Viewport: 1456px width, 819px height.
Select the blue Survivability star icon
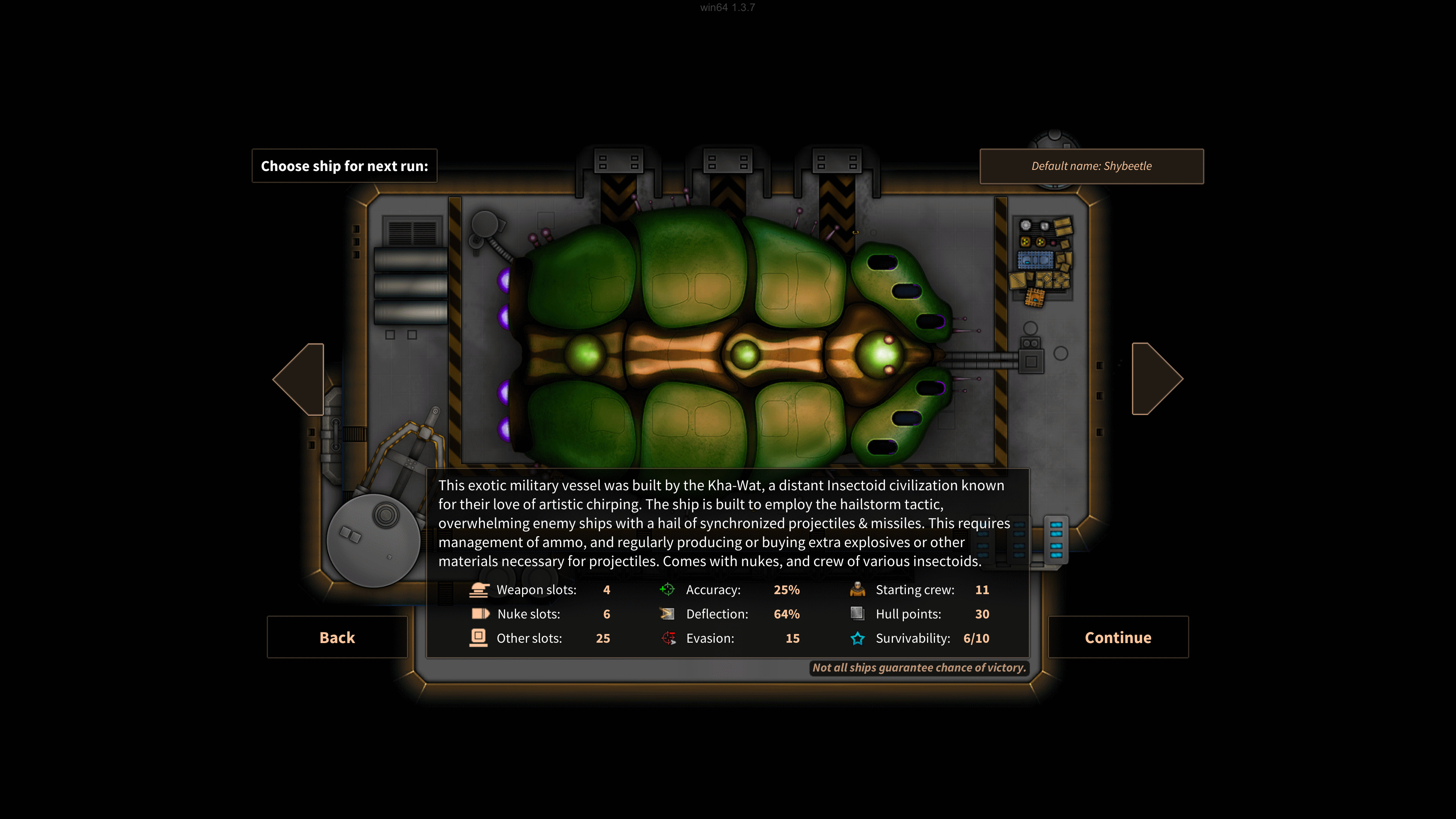pos(857,638)
